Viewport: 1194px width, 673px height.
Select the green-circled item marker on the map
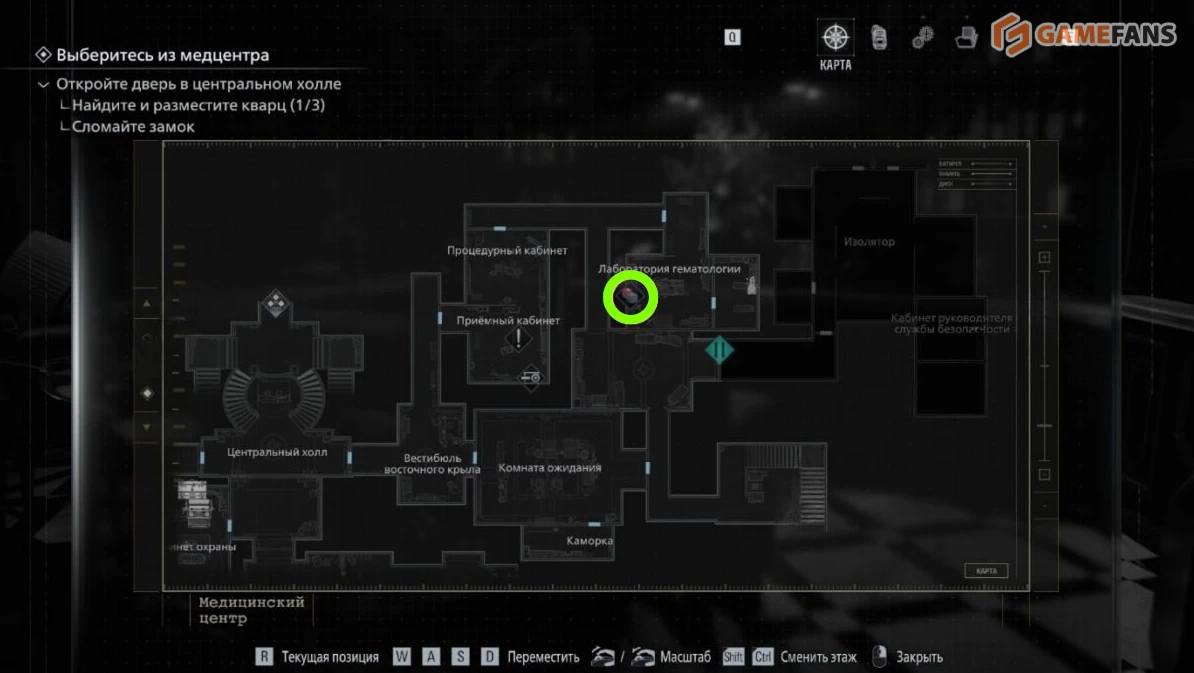[631, 297]
